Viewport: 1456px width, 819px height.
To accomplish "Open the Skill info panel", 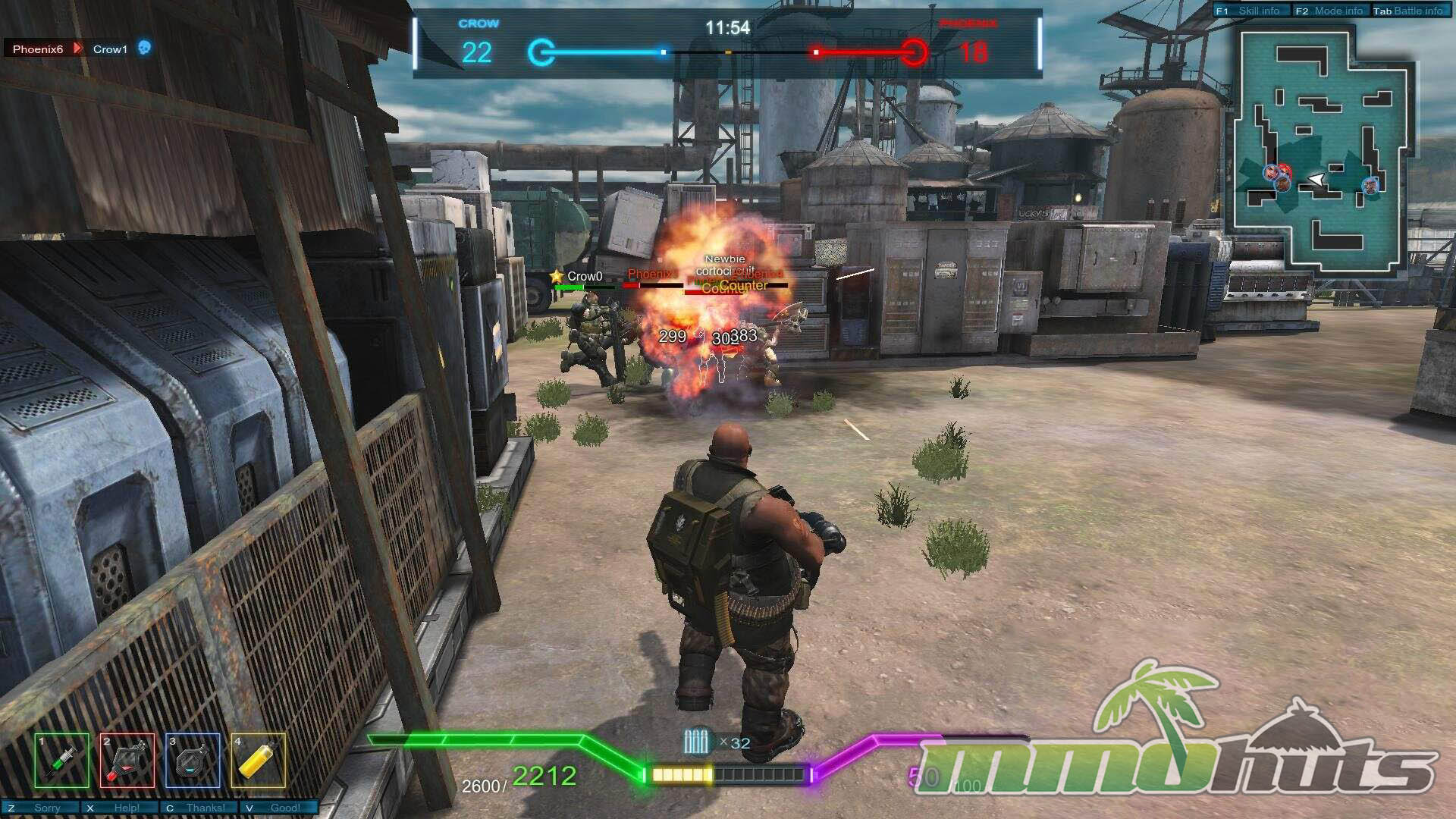I will pos(1250,11).
